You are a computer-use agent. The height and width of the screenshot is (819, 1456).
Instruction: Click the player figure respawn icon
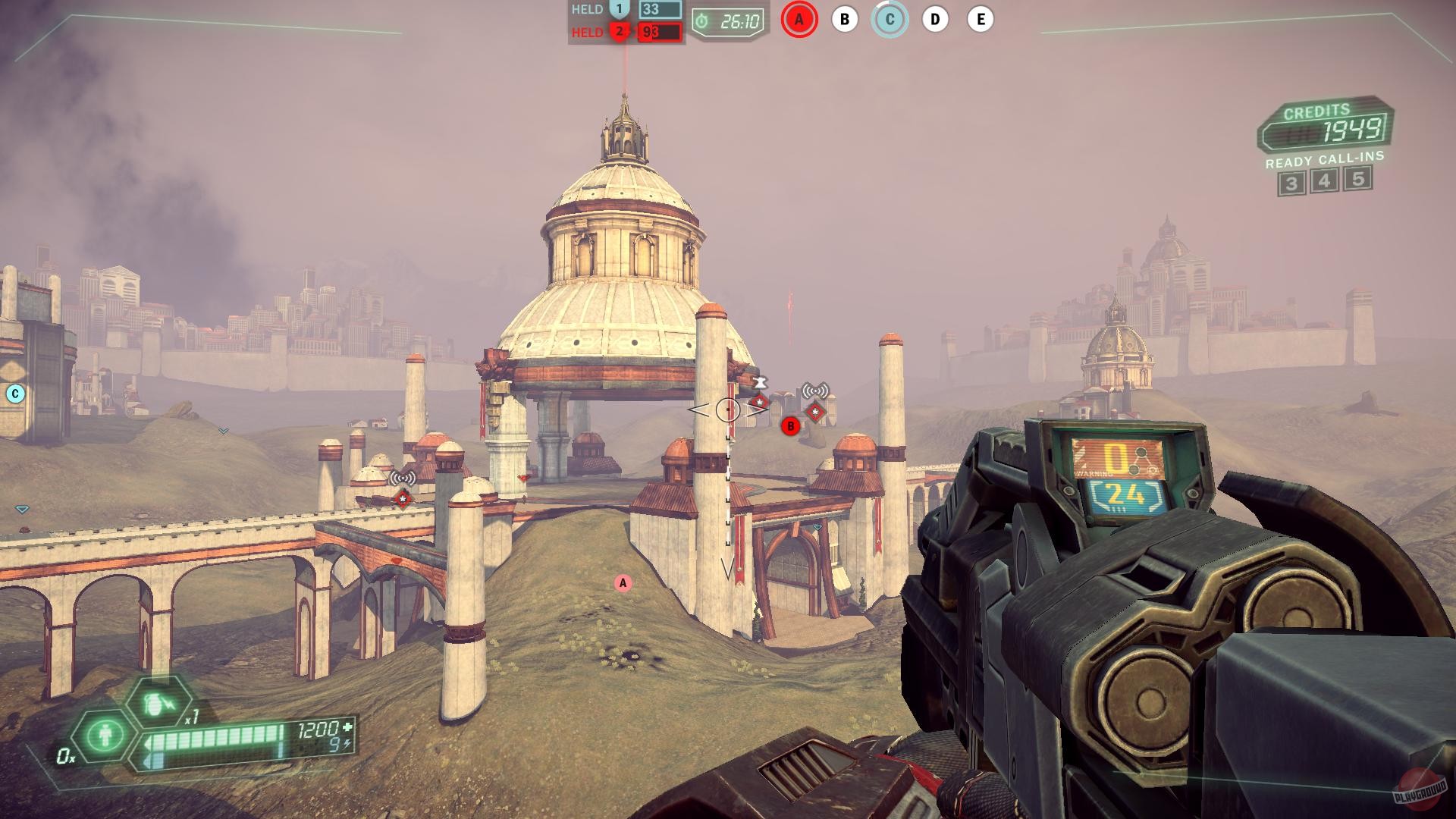pyautogui.click(x=105, y=735)
